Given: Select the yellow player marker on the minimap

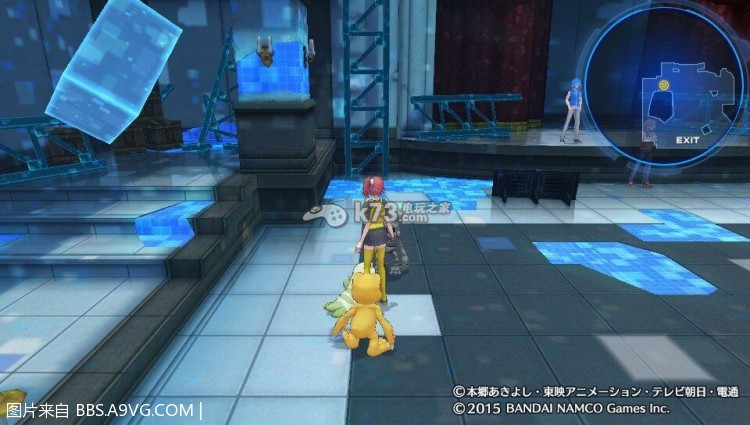Looking at the screenshot, I should 664,86.
